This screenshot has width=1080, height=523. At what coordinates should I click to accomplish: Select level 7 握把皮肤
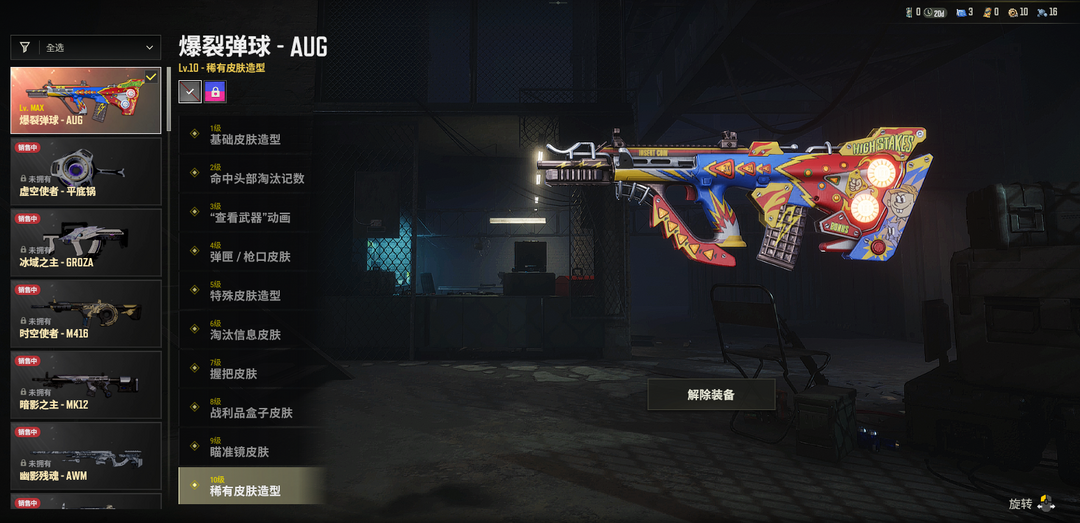click(x=250, y=369)
